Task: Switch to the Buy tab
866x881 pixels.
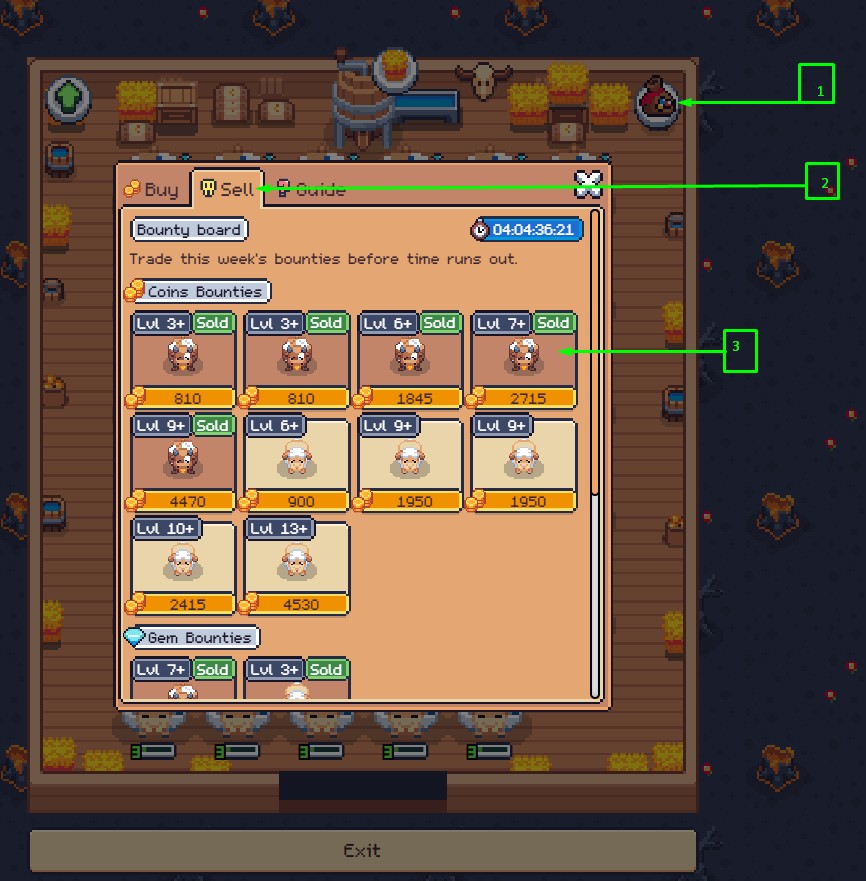Action: 152,189
